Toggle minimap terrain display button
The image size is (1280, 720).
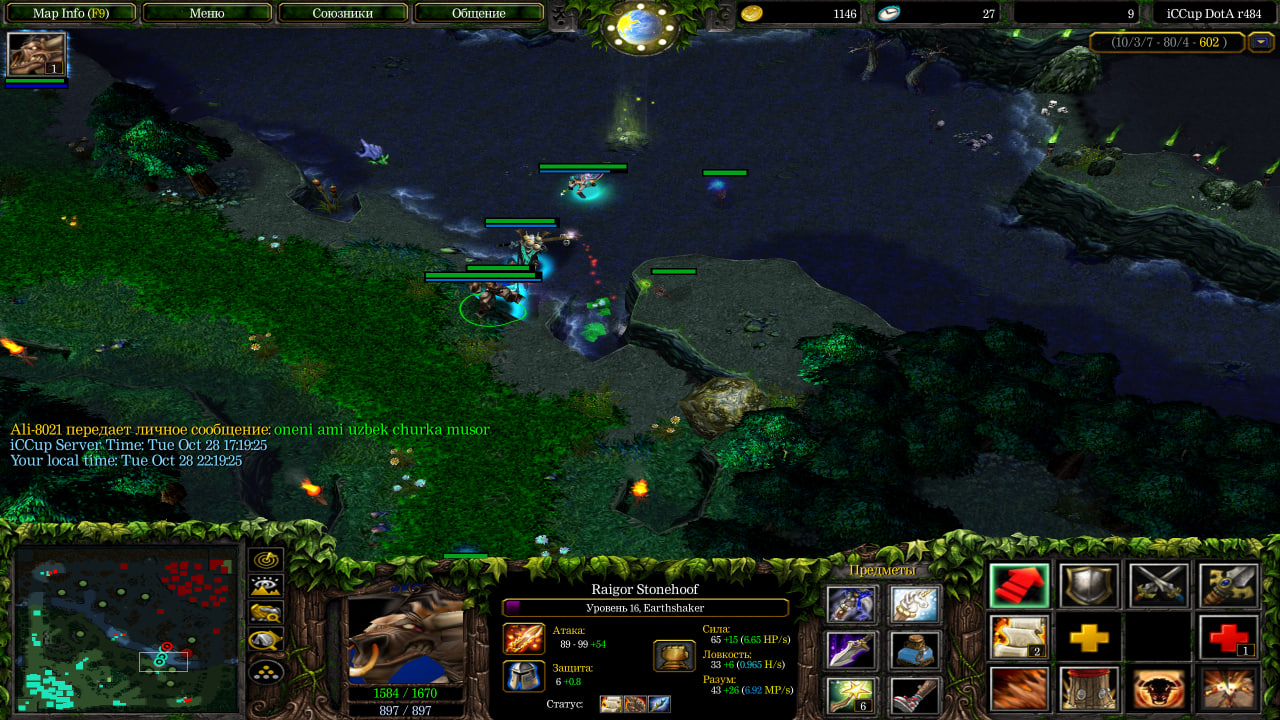coord(267,587)
